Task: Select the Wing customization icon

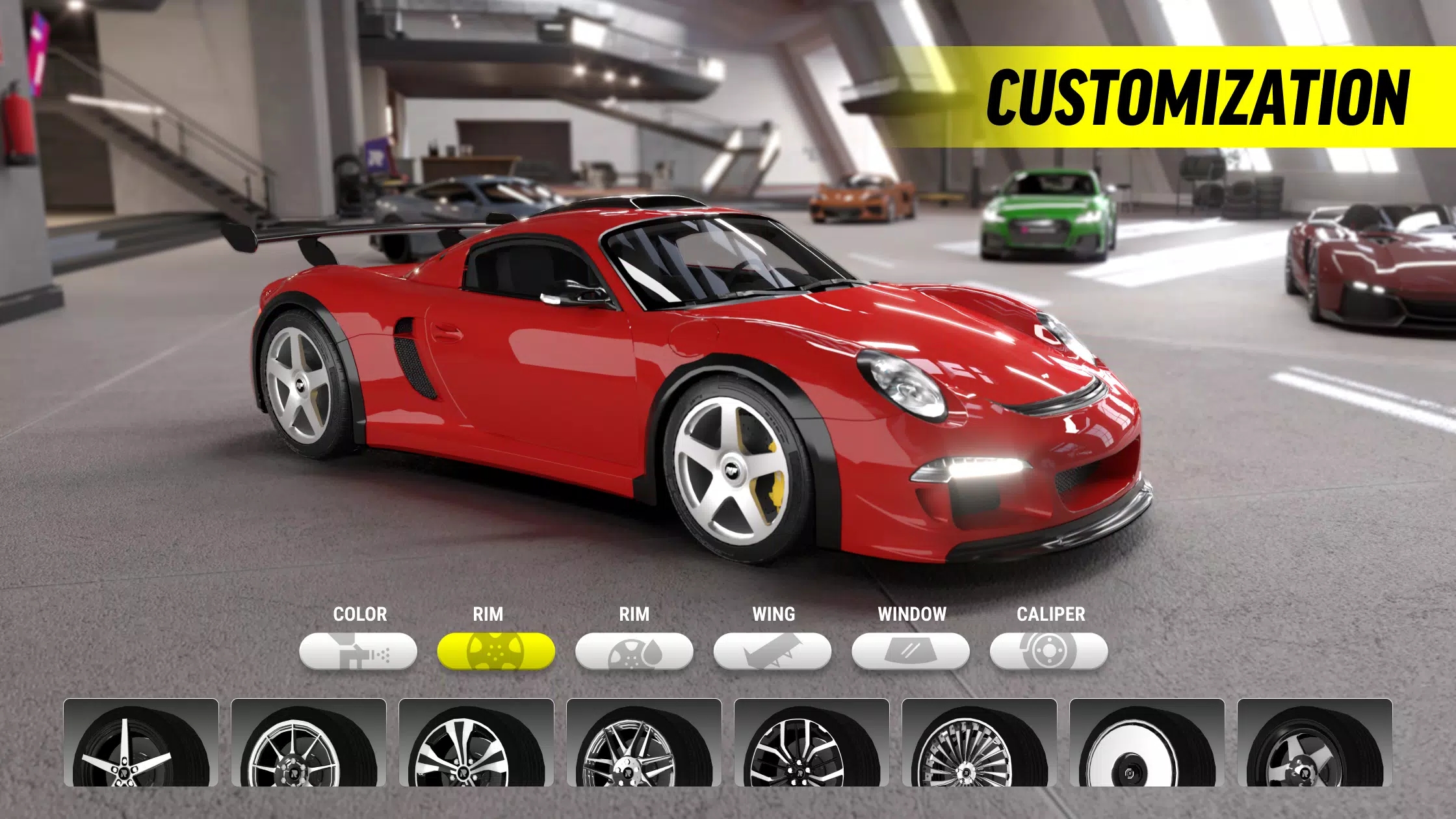Action: [x=773, y=650]
